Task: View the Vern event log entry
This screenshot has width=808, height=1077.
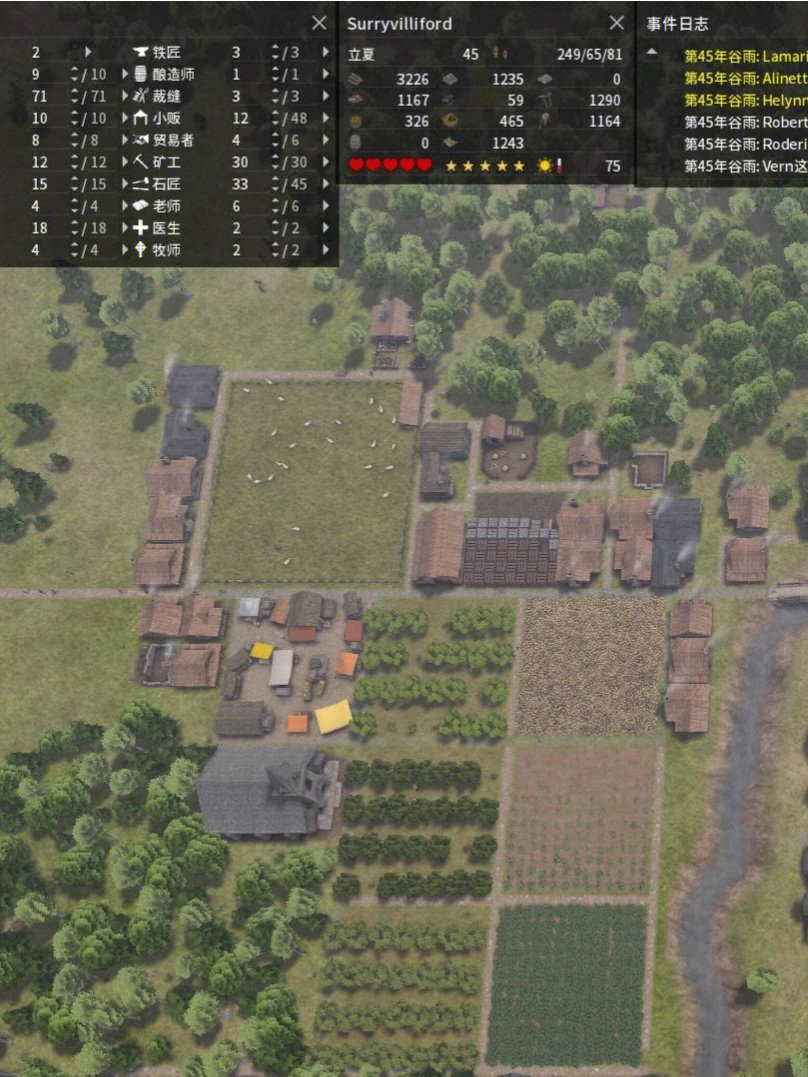Action: pyautogui.click(x=745, y=166)
